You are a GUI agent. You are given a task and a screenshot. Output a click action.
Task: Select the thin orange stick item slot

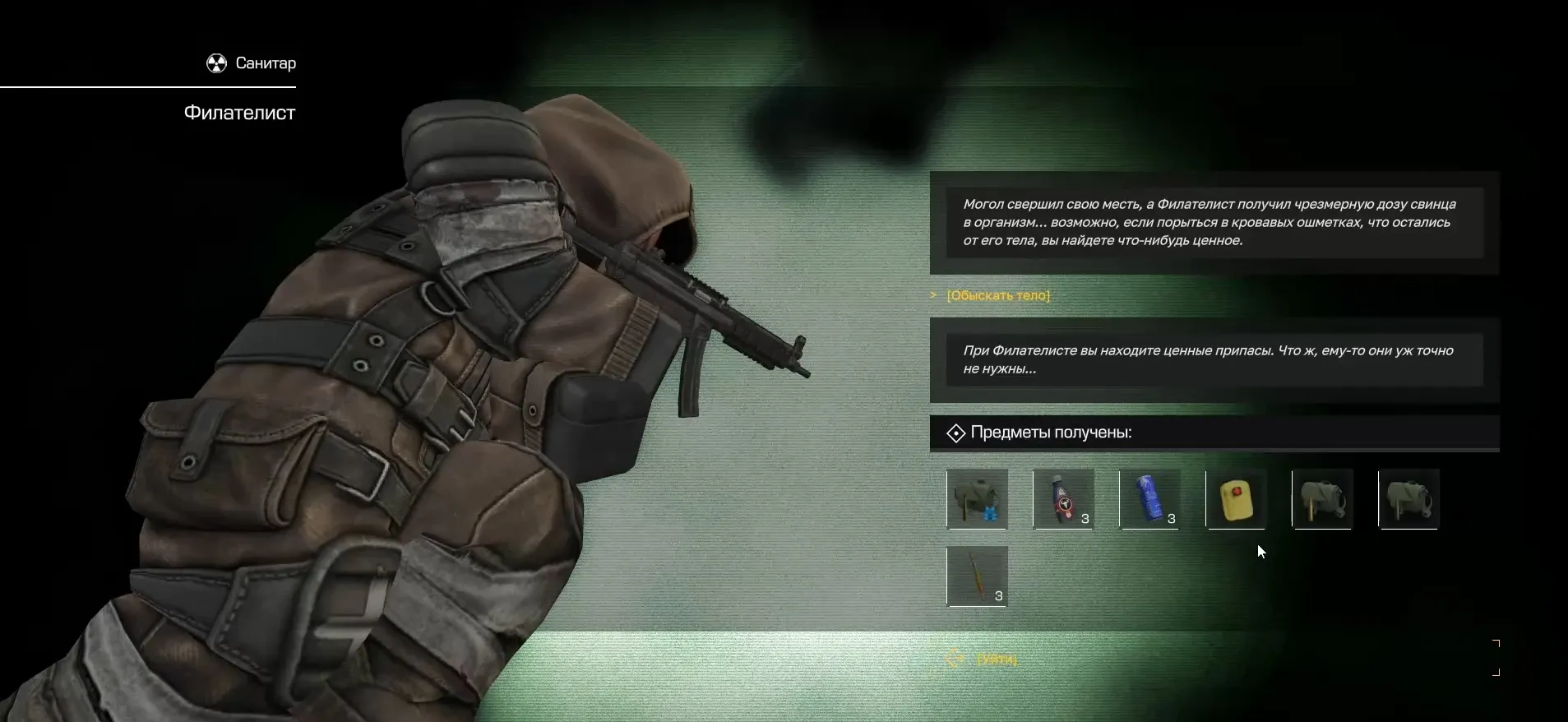click(977, 576)
